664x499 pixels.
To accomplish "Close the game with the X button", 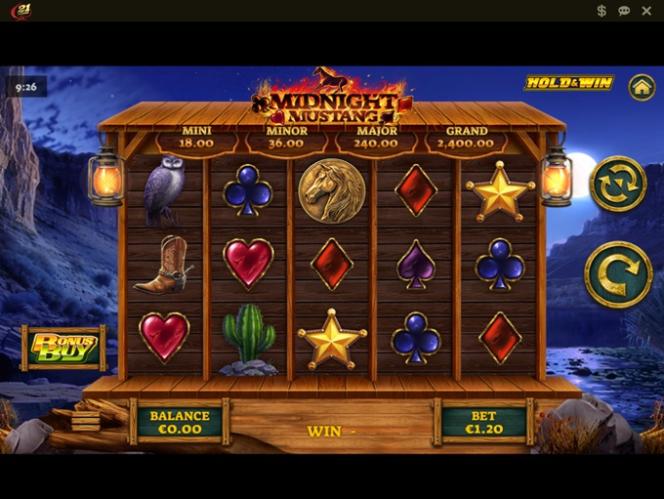I will pyautogui.click(x=646, y=11).
